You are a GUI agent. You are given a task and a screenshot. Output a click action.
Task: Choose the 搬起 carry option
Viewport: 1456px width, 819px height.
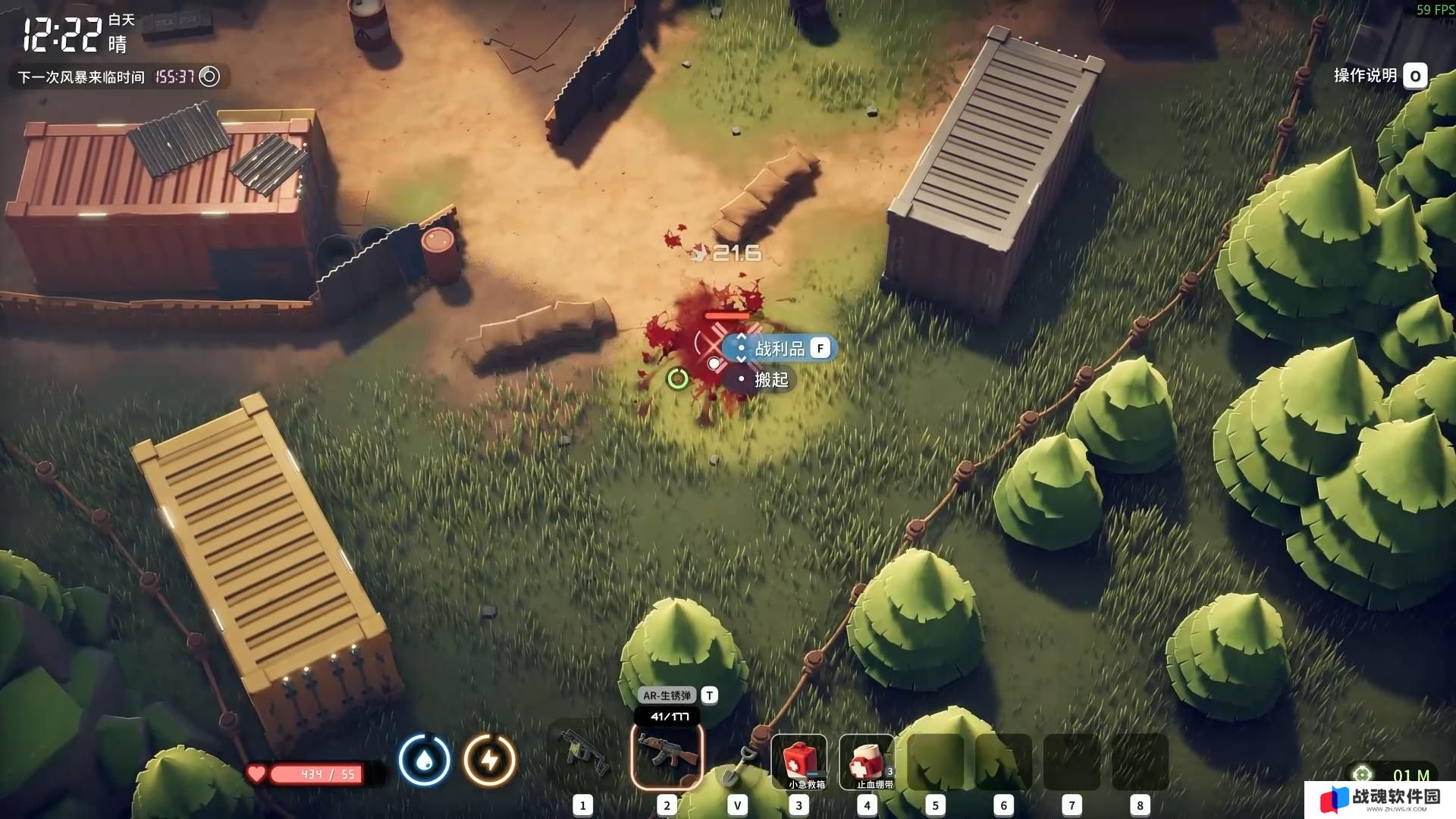[770, 380]
